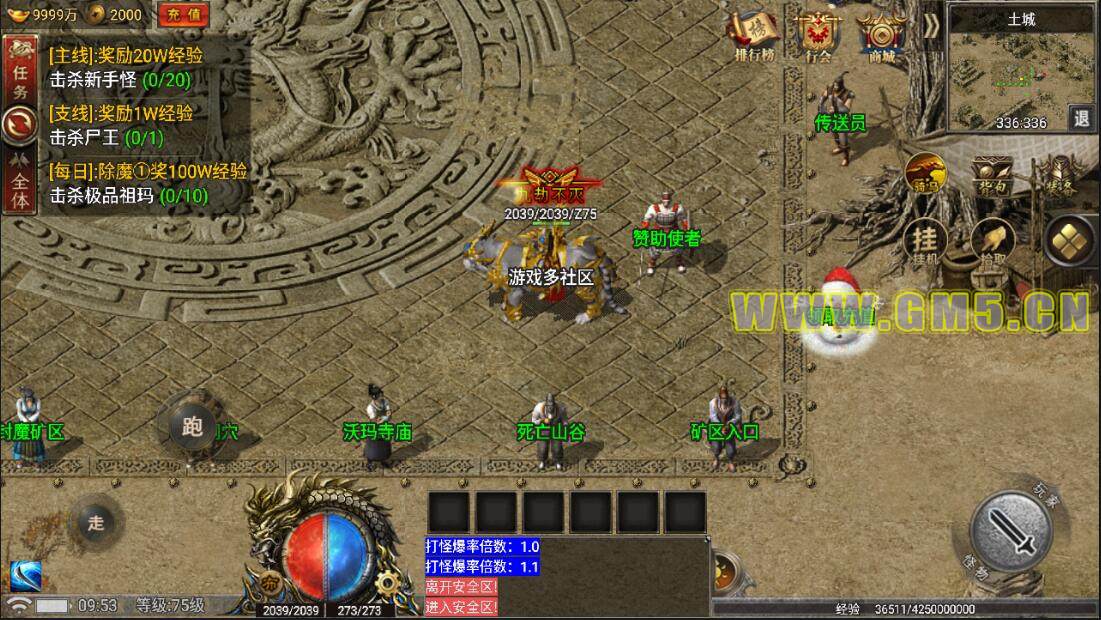This screenshot has height=620, width=1101.
Task: Activate the 骑马 mount icon
Action: click(926, 172)
